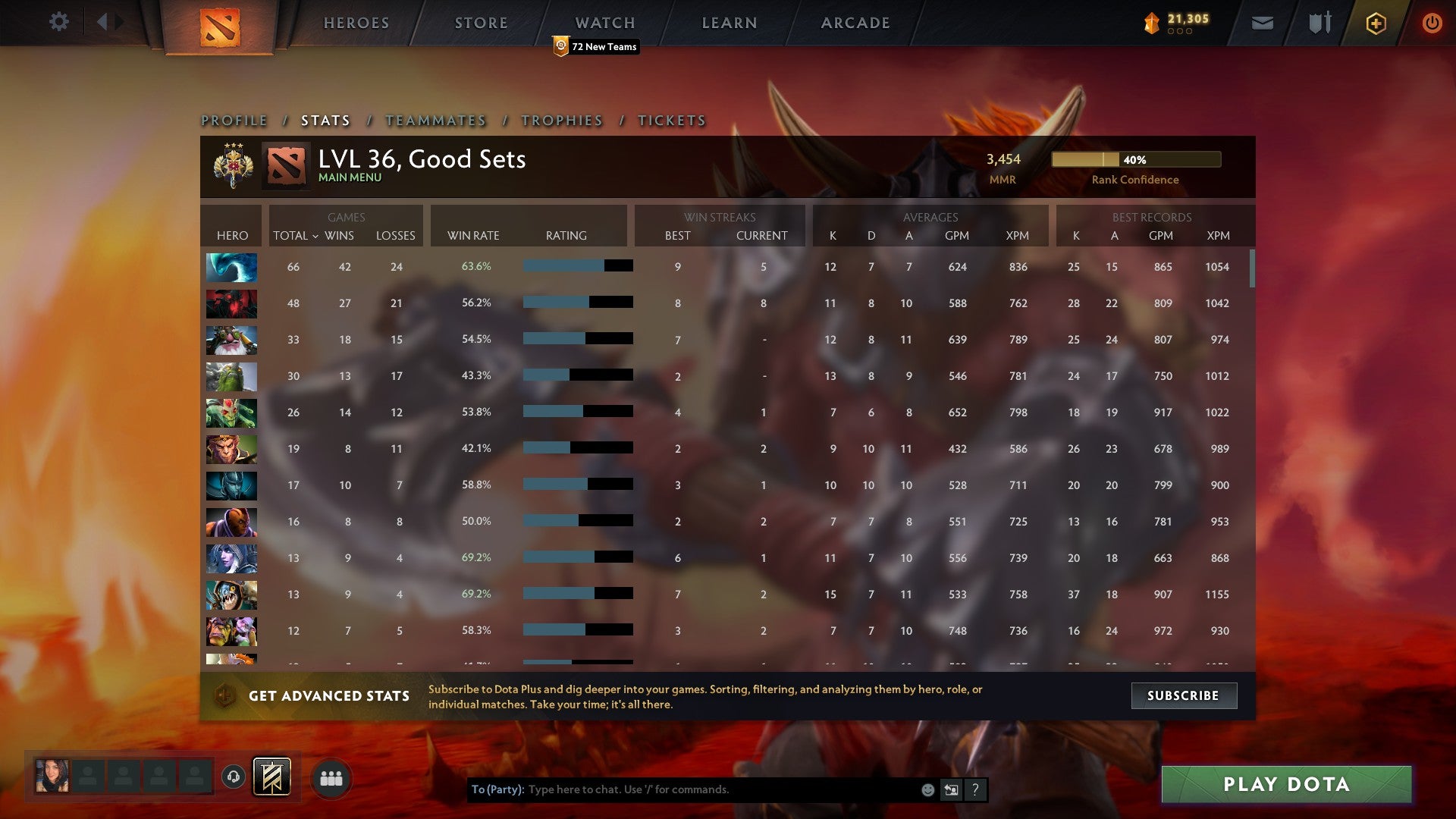Open guild panel via guild banner icon

pyautogui.click(x=271, y=777)
